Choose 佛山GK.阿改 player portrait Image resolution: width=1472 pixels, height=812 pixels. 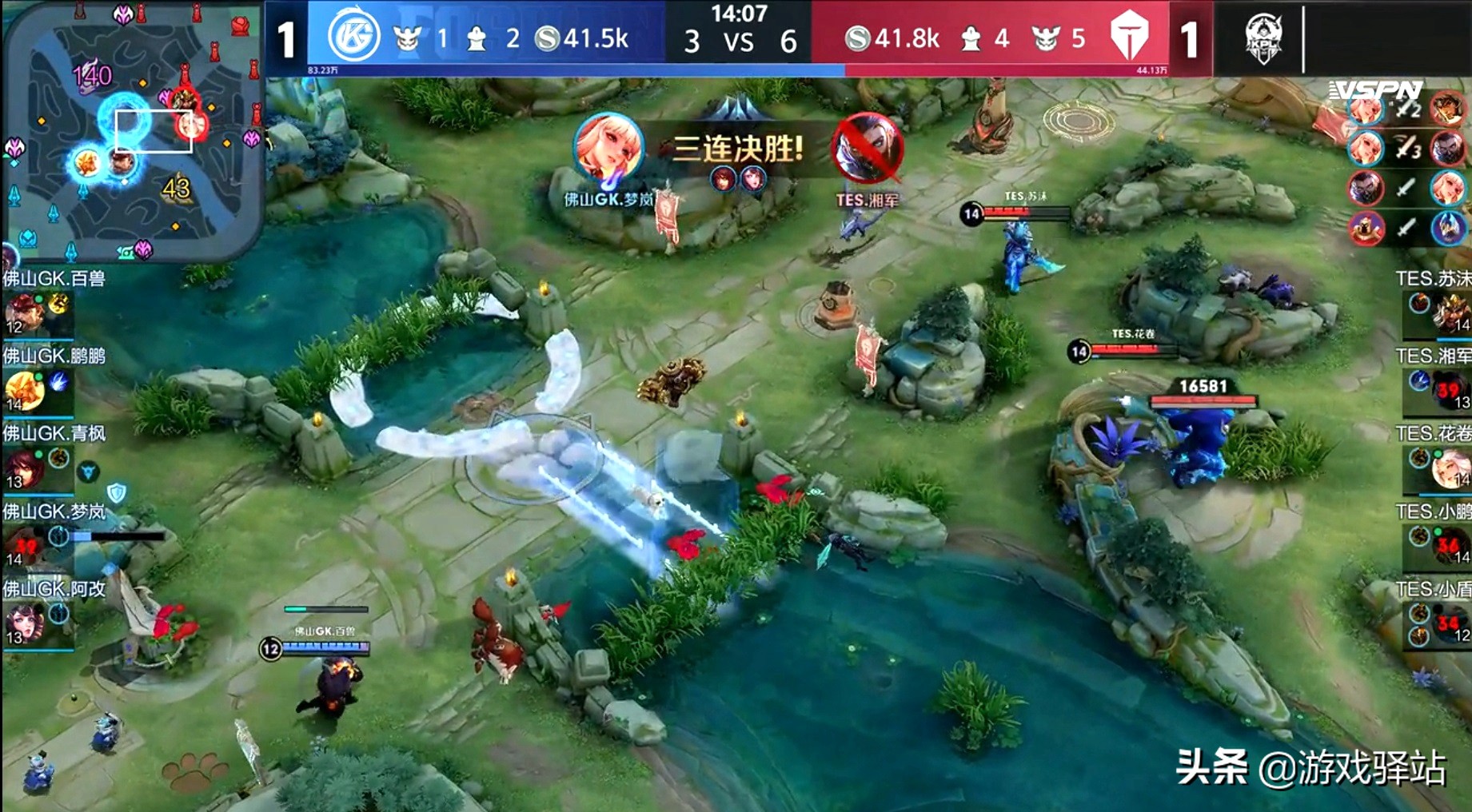(x=24, y=623)
